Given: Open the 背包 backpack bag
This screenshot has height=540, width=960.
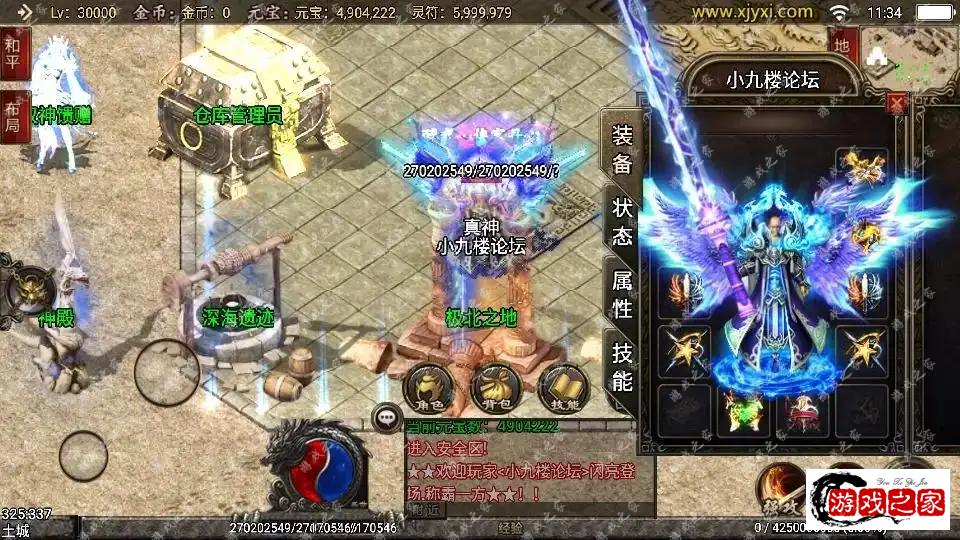Looking at the screenshot, I should pos(496,388).
